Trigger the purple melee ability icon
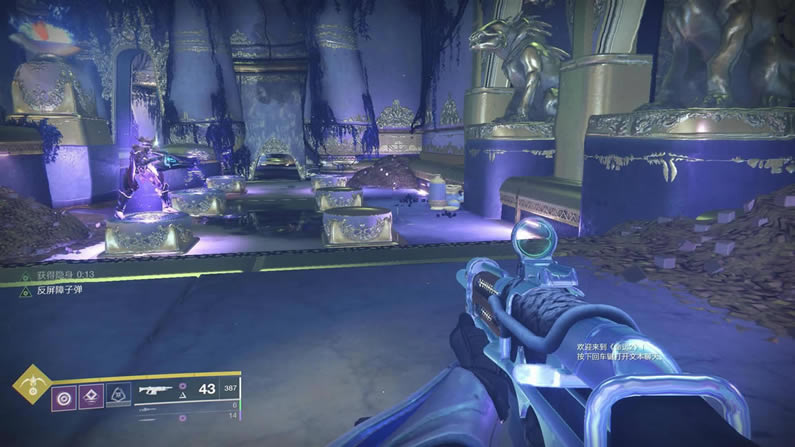The height and width of the screenshot is (447, 795). [x=91, y=396]
